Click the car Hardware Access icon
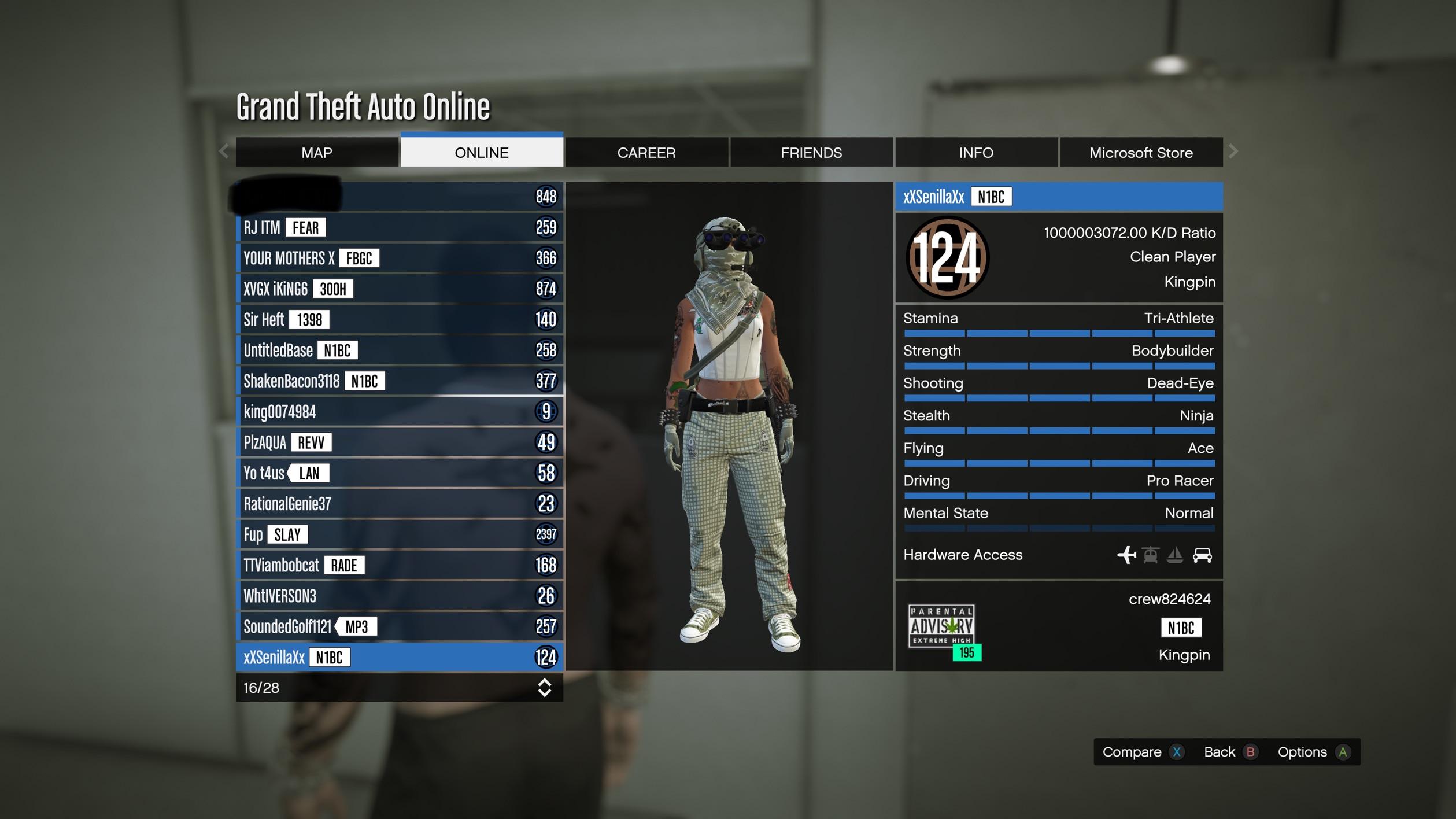This screenshot has width=1456, height=819. coord(1202,555)
